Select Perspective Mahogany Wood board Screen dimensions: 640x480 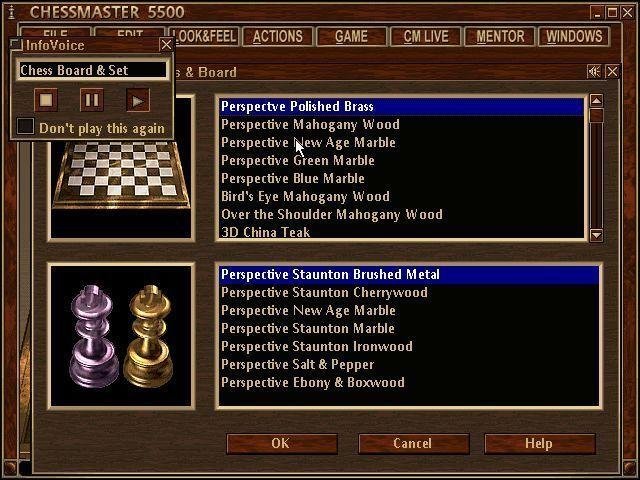(x=310, y=124)
